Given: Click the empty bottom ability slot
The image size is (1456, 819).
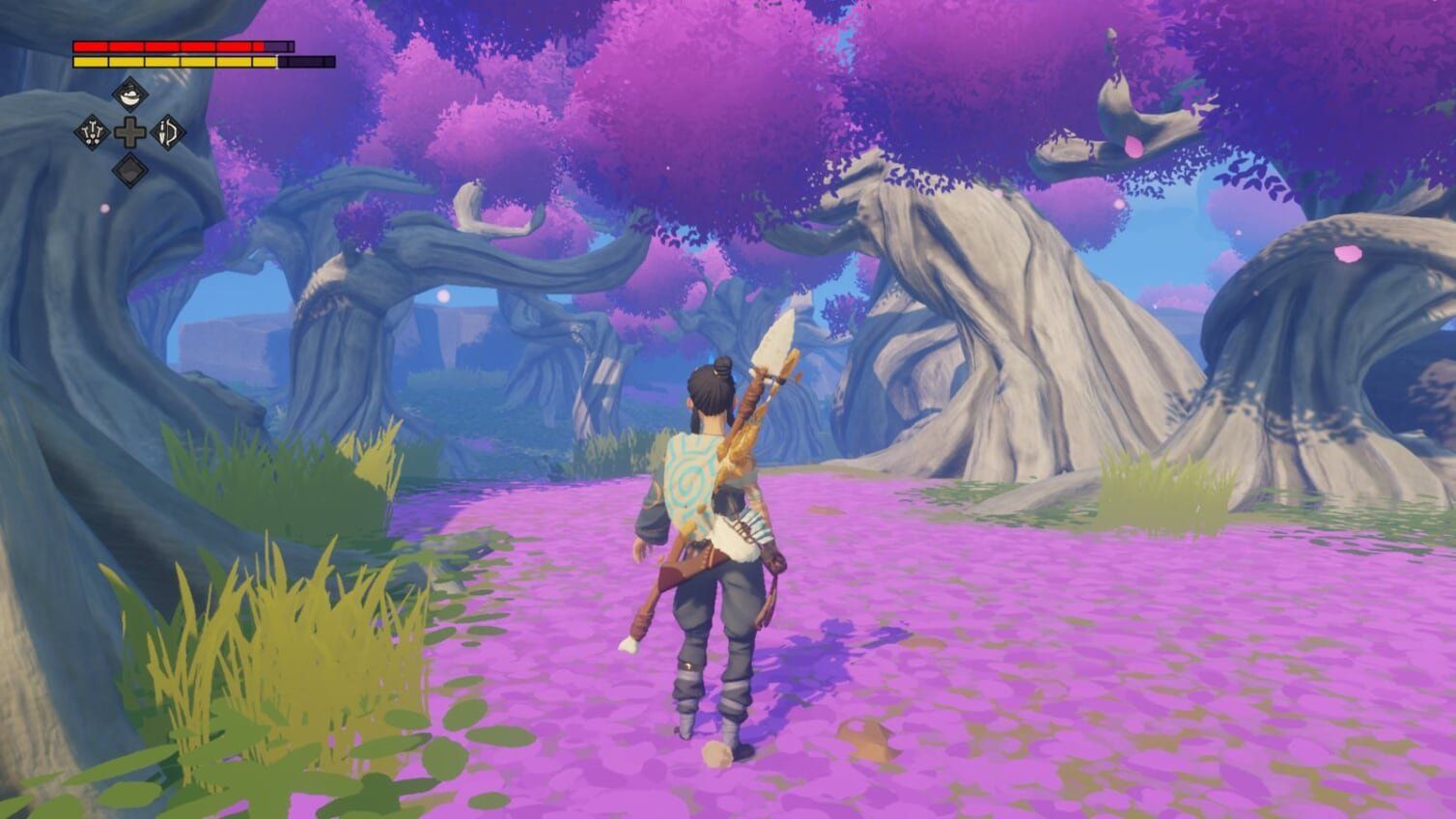Looking at the screenshot, I should (x=129, y=169).
